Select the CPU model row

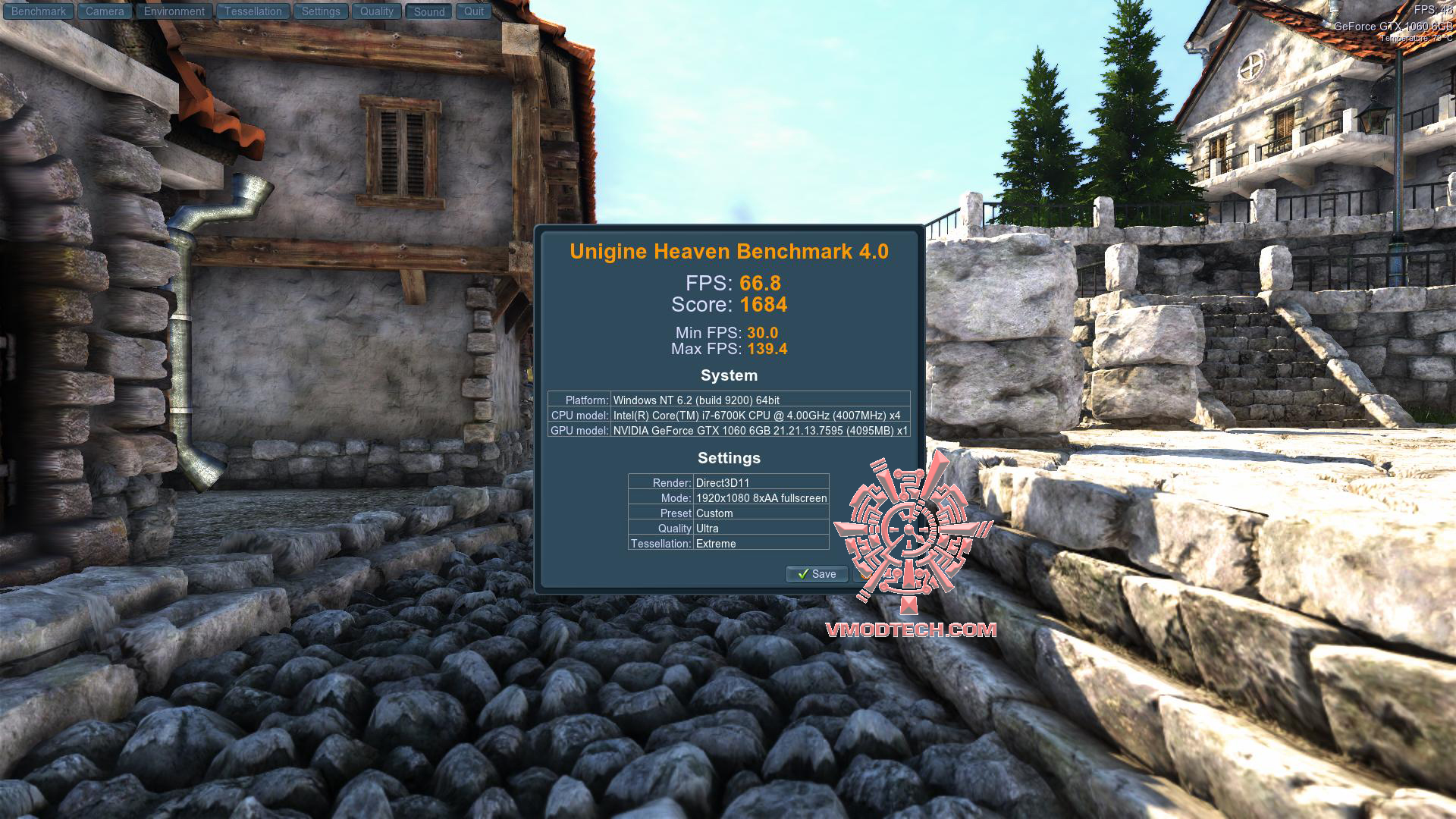point(728,416)
